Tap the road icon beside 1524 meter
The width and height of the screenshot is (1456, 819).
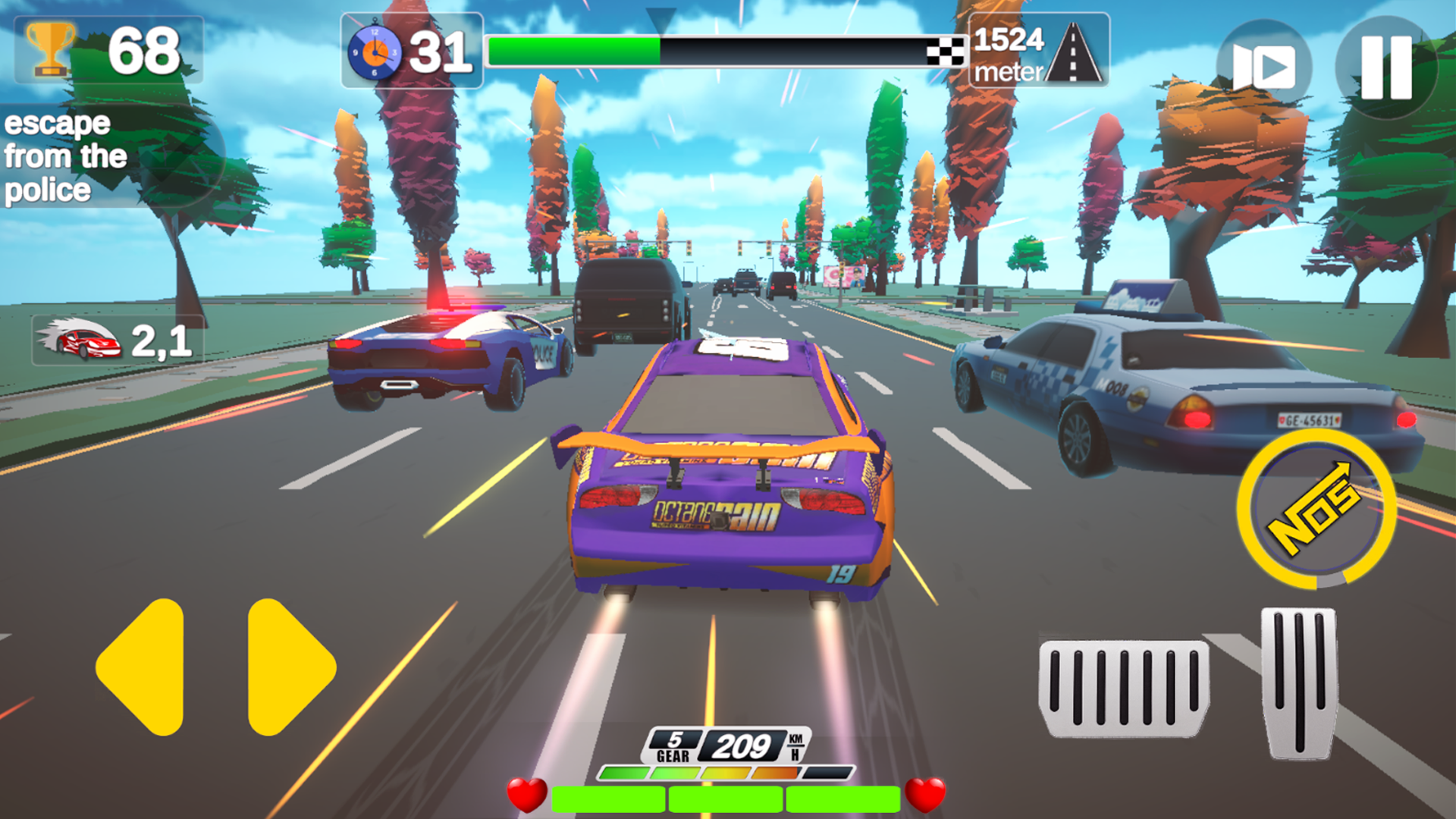pyautogui.click(x=1074, y=53)
